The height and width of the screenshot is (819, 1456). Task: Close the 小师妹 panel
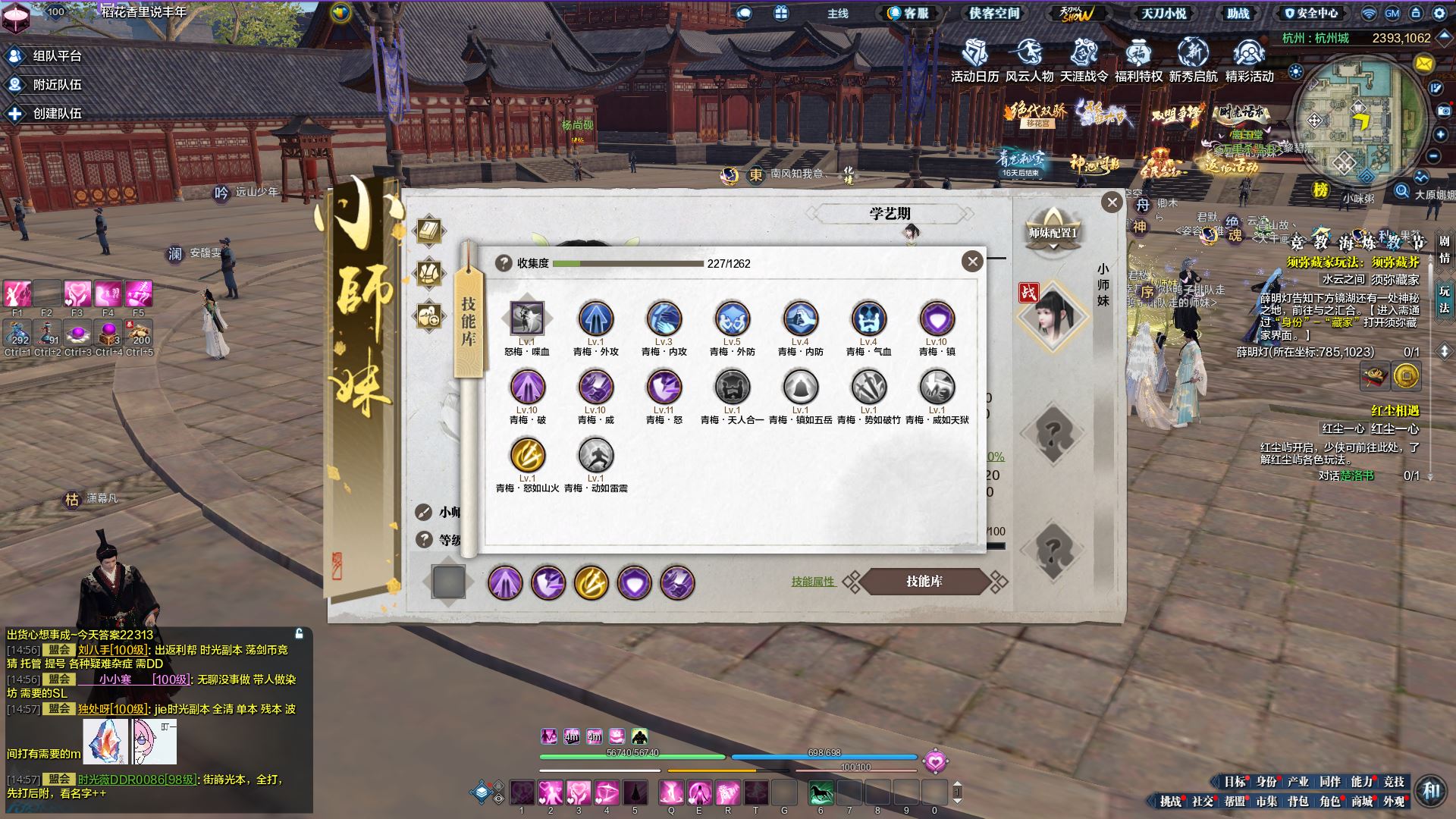point(1112,202)
